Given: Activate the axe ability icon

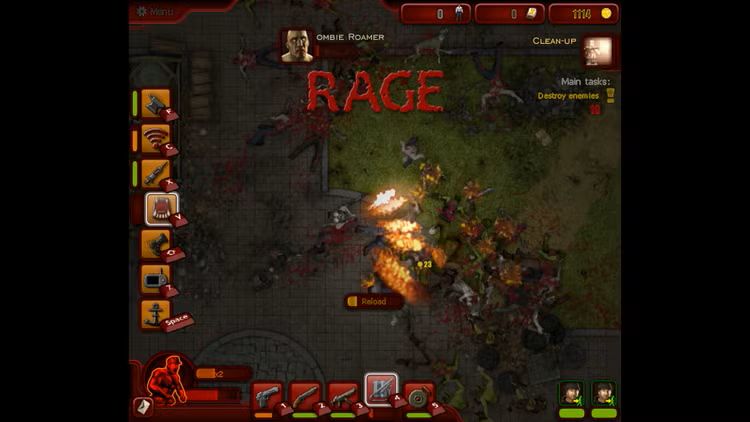Looking at the screenshot, I should pos(155,103).
